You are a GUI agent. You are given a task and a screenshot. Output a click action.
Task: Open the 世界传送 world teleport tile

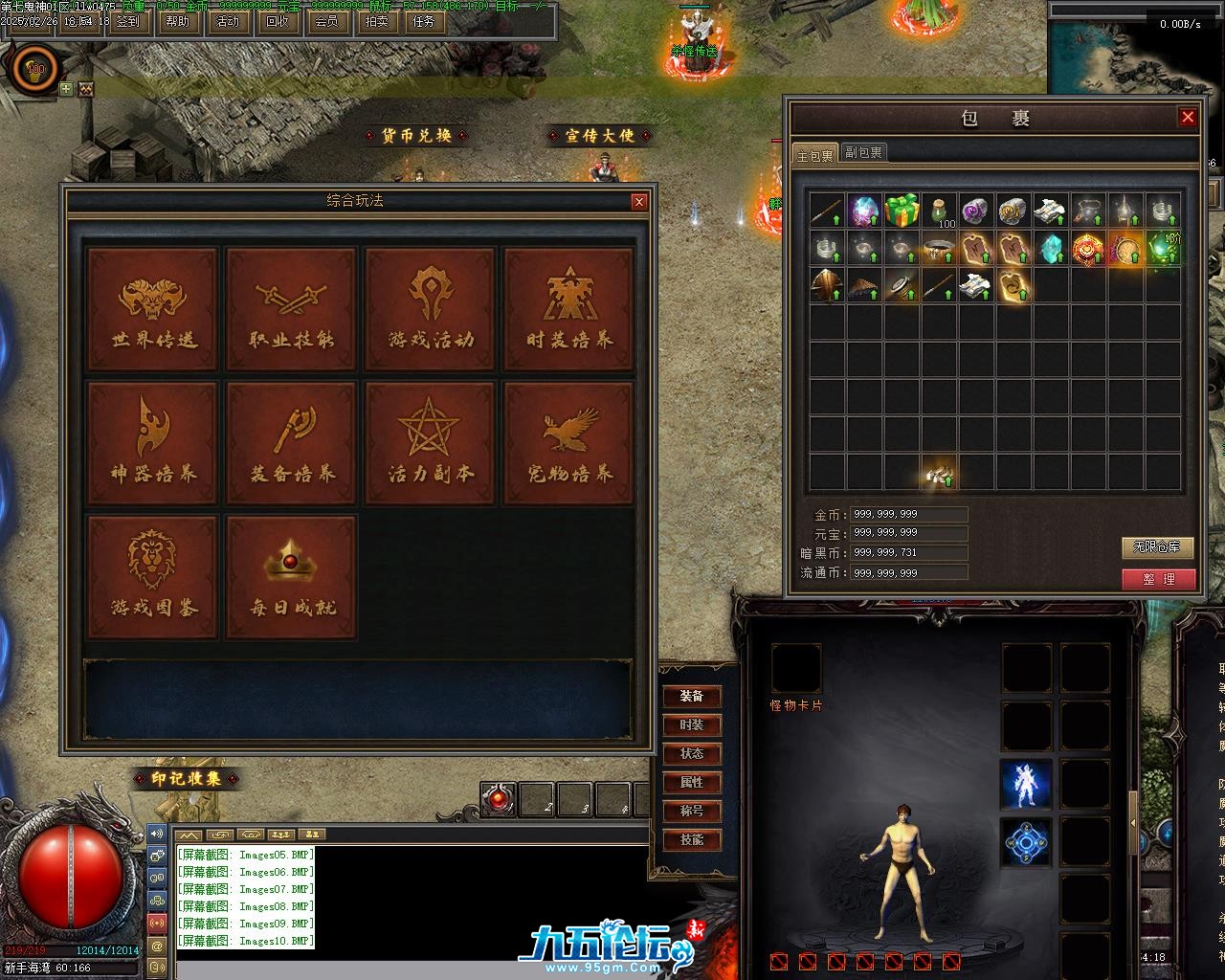coord(152,309)
